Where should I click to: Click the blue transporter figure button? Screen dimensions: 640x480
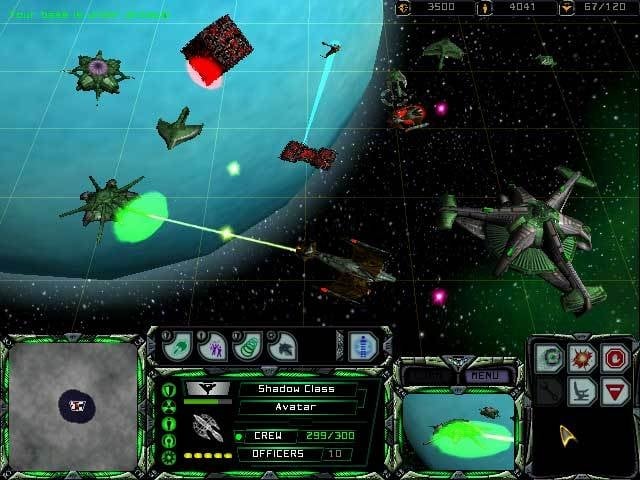(362, 346)
